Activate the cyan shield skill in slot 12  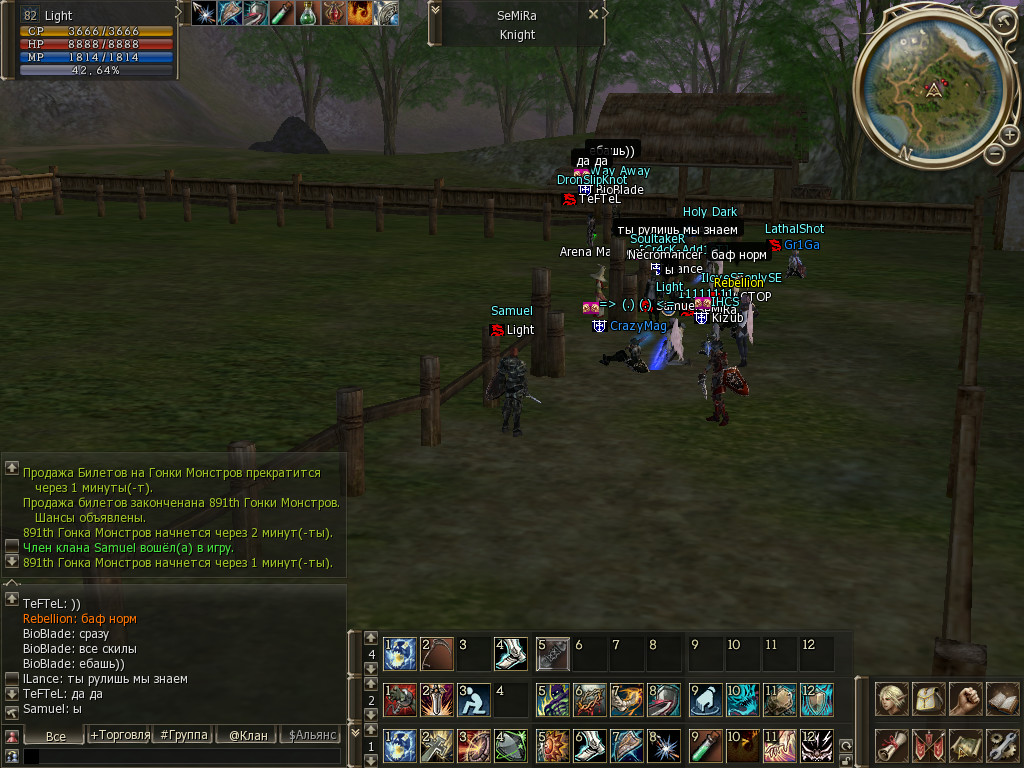click(816, 699)
